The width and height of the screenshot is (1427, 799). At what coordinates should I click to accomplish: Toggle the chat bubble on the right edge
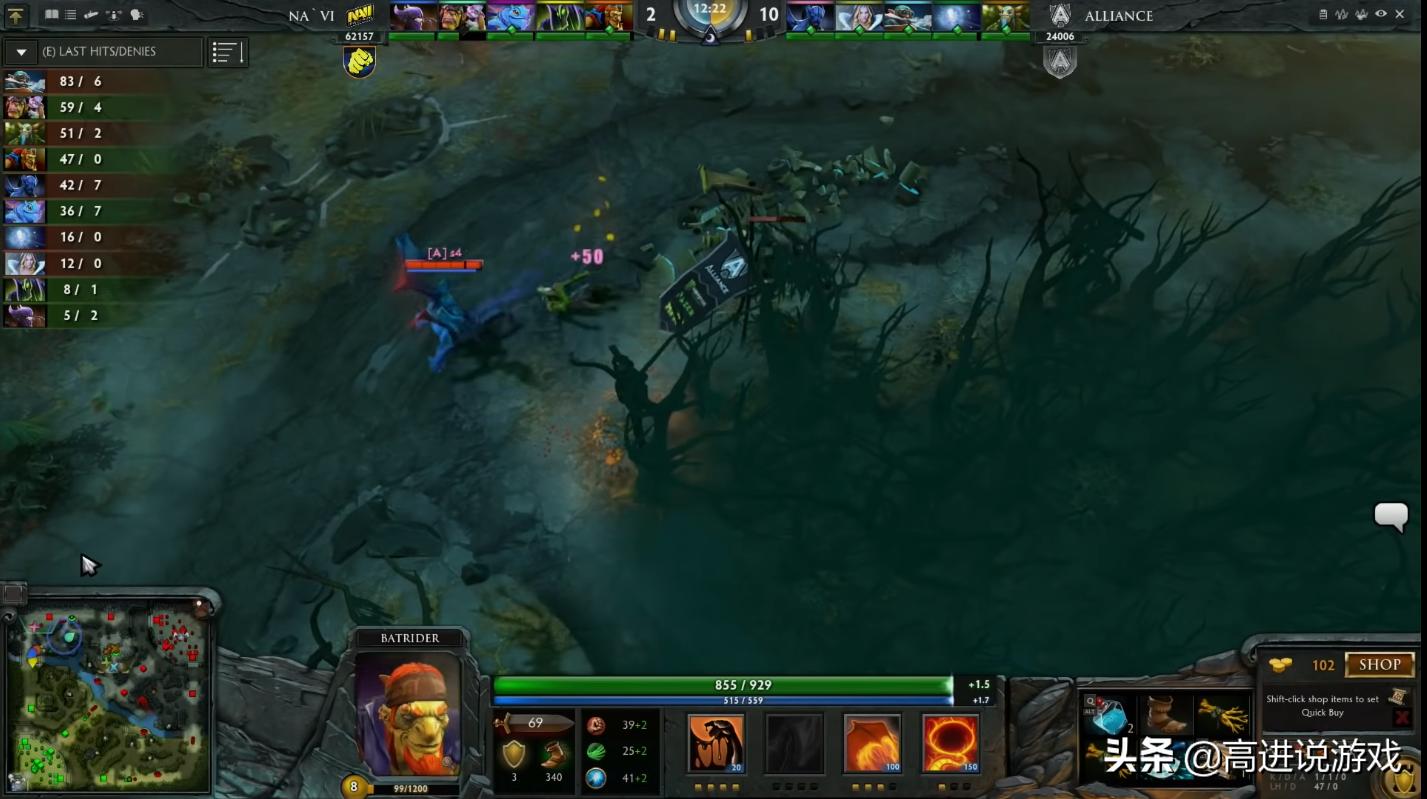pyautogui.click(x=1391, y=517)
